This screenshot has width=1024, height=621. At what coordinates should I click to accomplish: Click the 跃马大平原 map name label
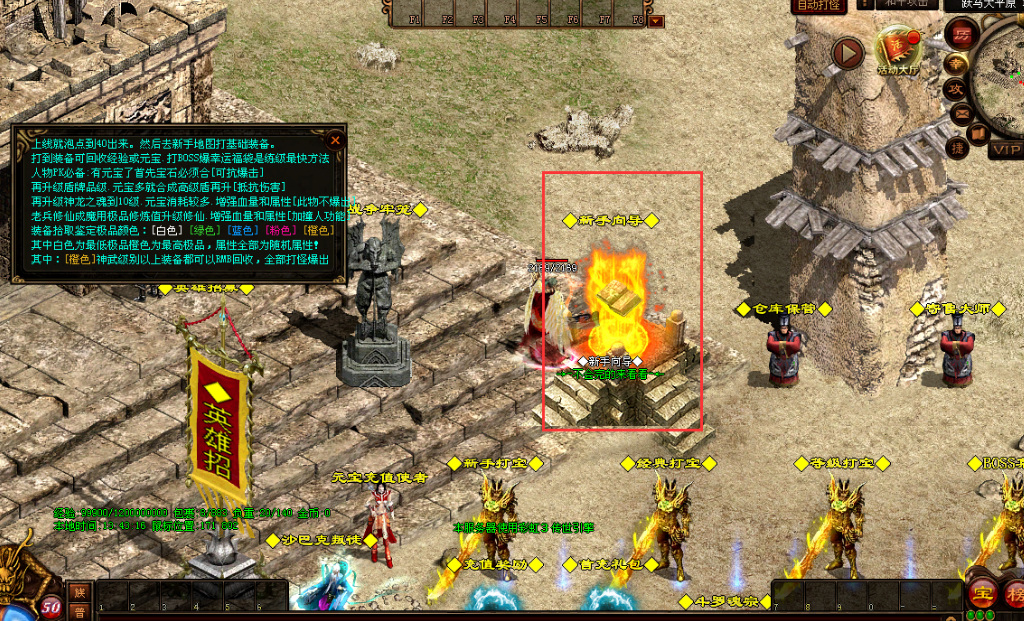(990, 5)
